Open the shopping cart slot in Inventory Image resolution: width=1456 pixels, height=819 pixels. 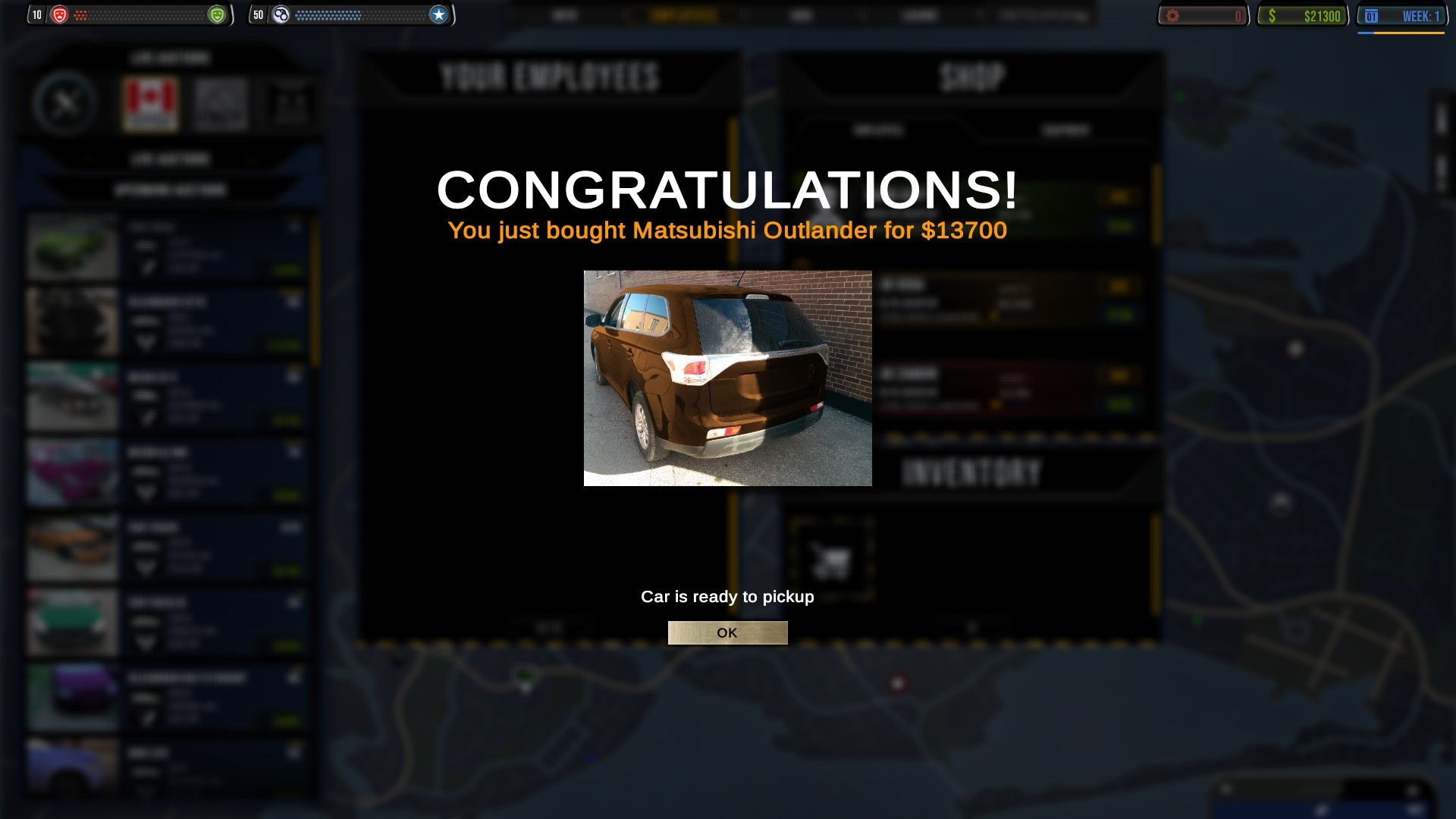[831, 558]
